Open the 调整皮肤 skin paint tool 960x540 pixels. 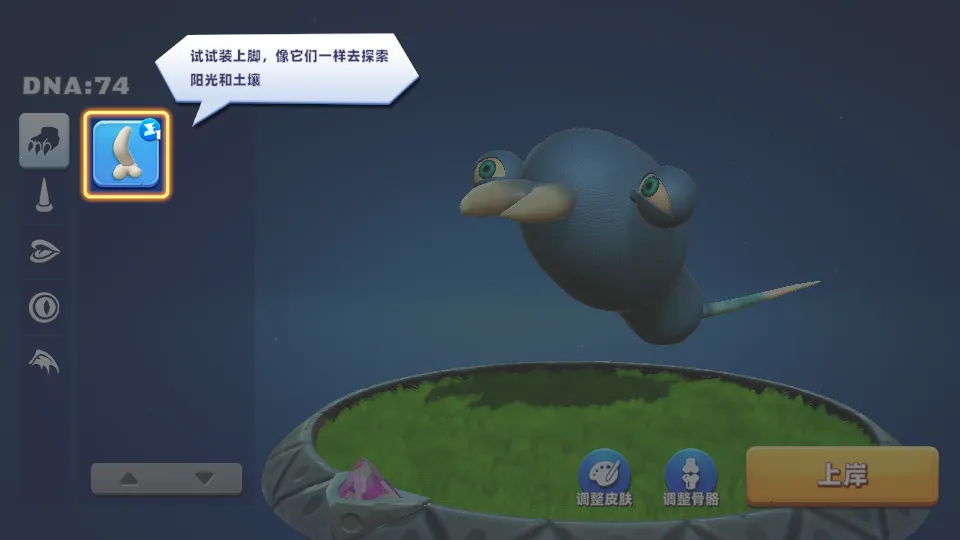[x=605, y=474]
